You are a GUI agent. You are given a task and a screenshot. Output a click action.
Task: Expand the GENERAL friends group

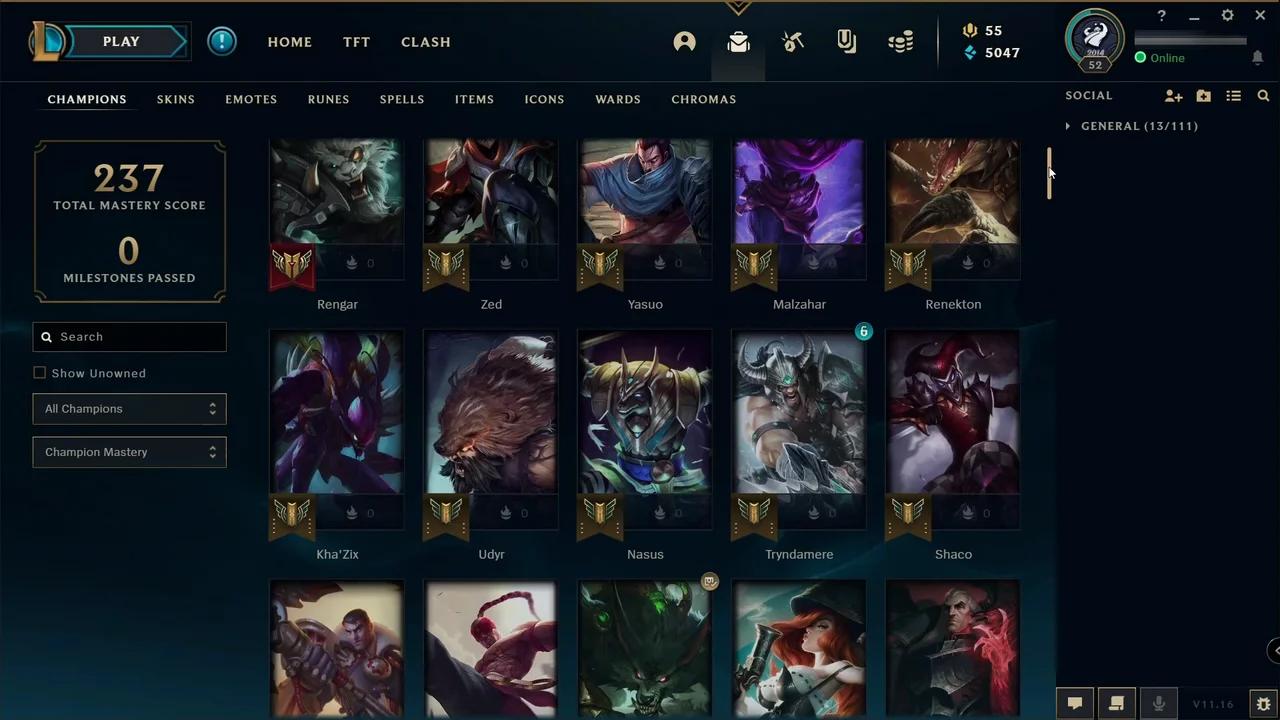[1068, 126]
